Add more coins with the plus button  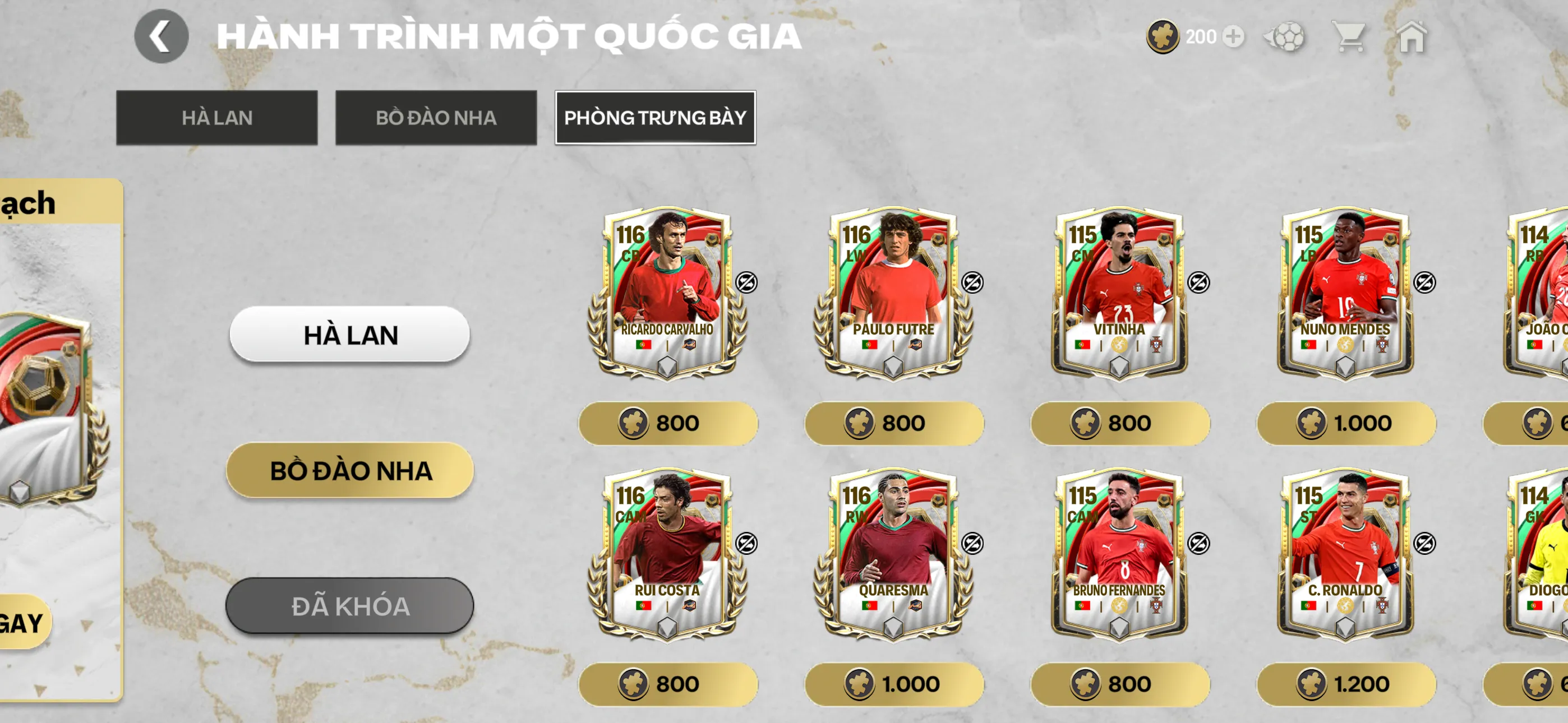click(x=1233, y=37)
